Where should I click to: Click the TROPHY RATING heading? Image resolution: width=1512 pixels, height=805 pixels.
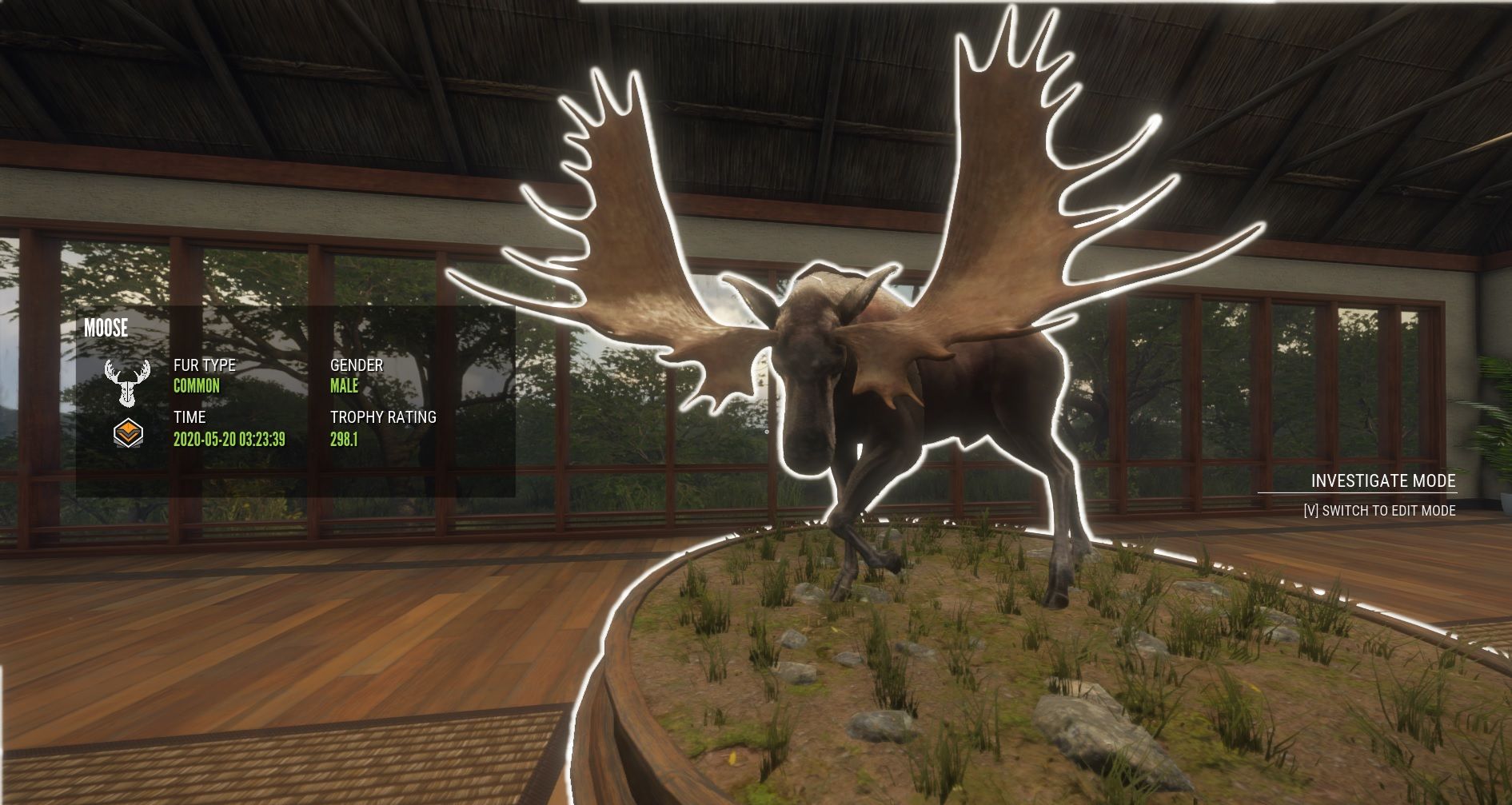[383, 418]
